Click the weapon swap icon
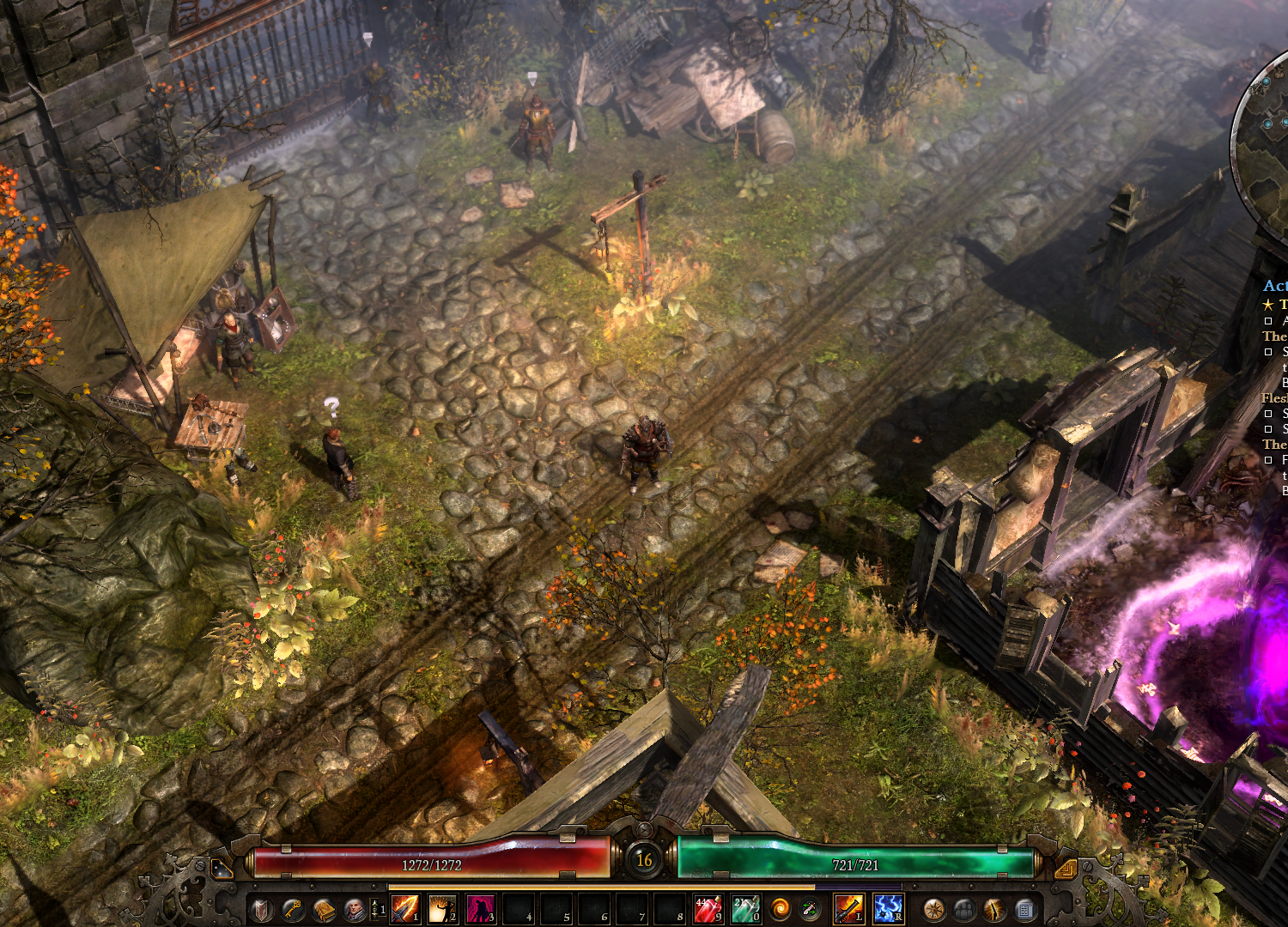 (x=809, y=909)
